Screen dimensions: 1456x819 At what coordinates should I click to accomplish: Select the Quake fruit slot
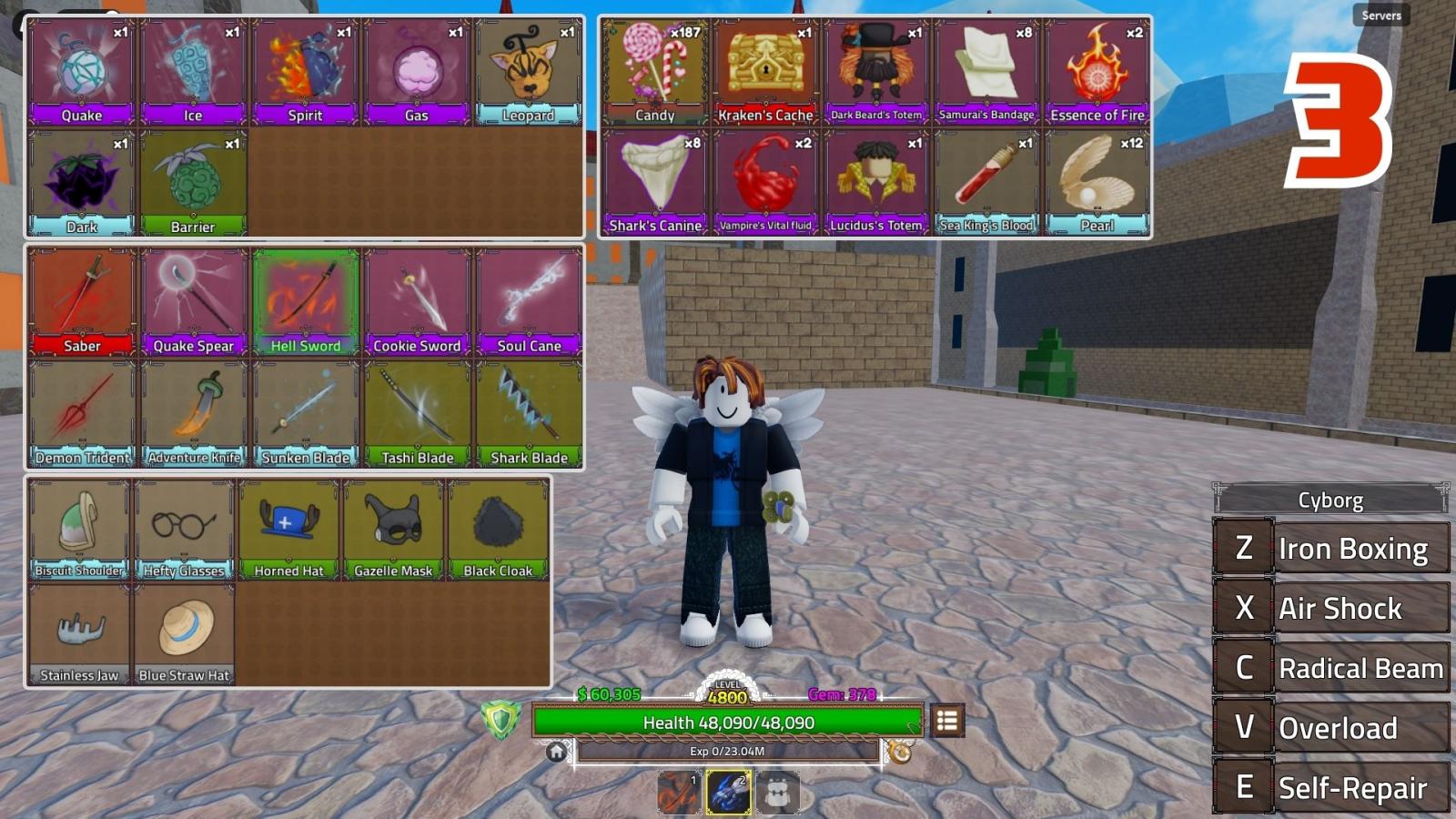(82, 72)
